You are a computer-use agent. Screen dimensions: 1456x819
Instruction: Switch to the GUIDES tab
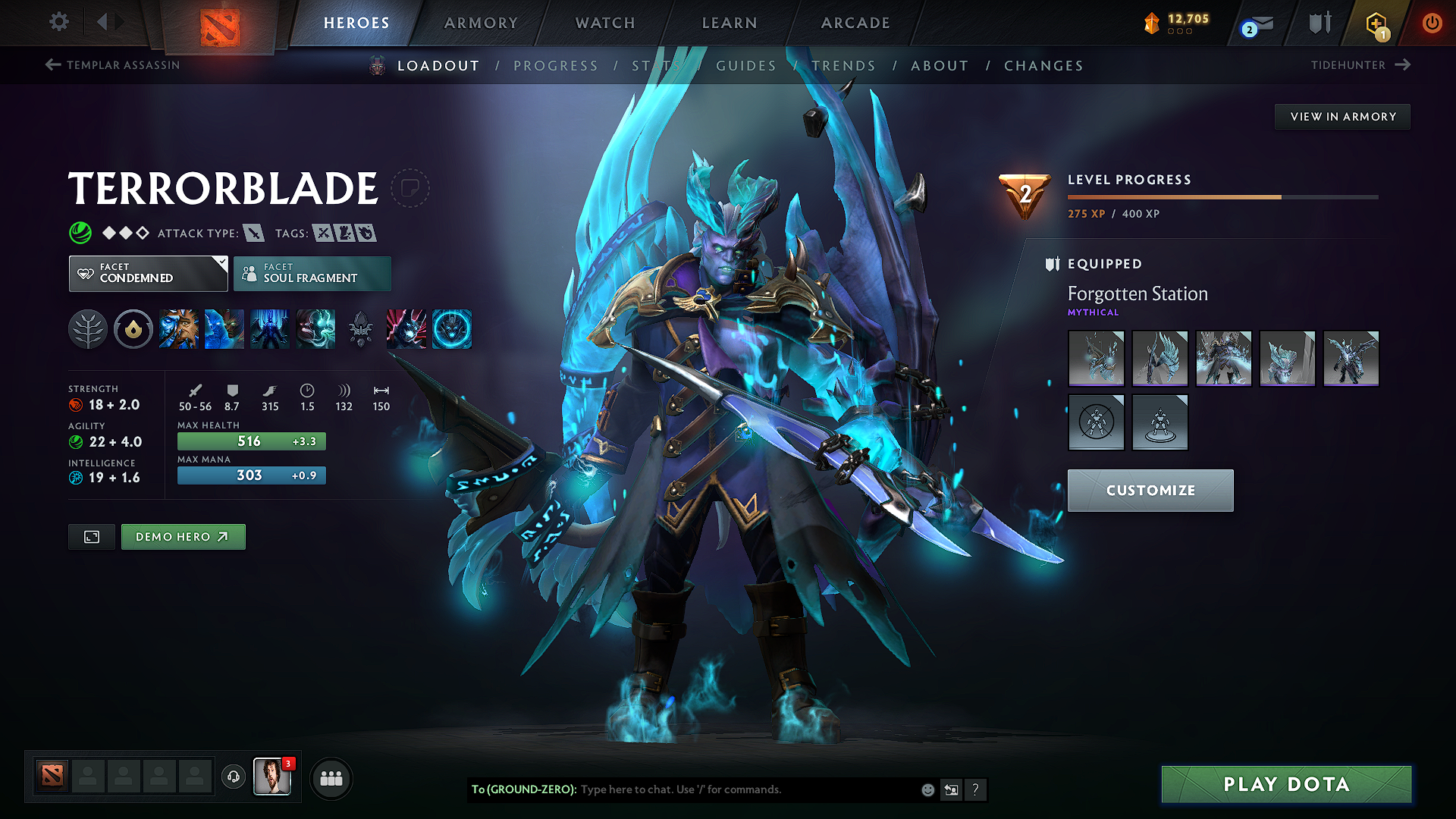click(x=746, y=66)
